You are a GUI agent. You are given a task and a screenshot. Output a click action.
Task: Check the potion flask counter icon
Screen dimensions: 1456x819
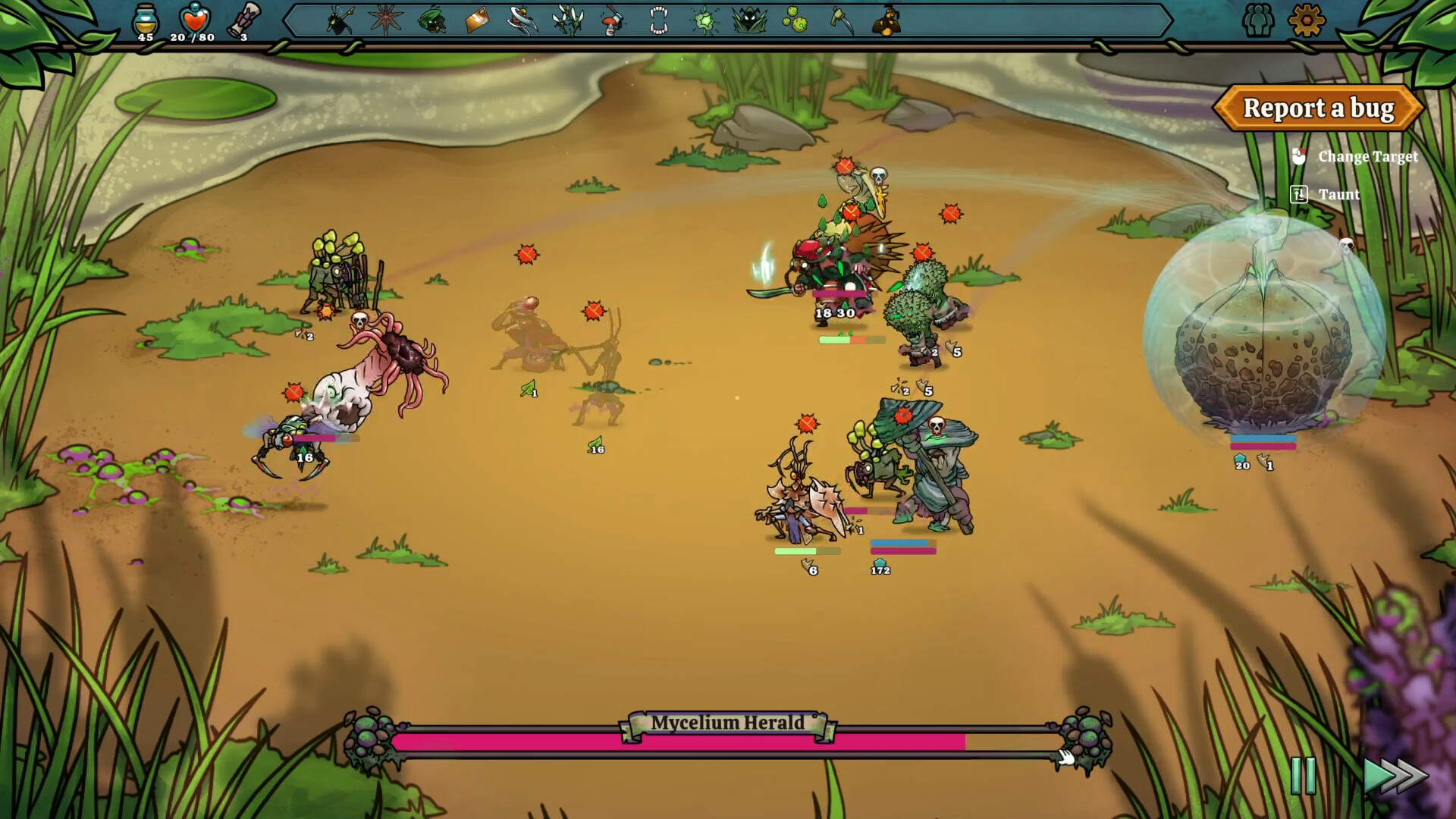(x=145, y=18)
